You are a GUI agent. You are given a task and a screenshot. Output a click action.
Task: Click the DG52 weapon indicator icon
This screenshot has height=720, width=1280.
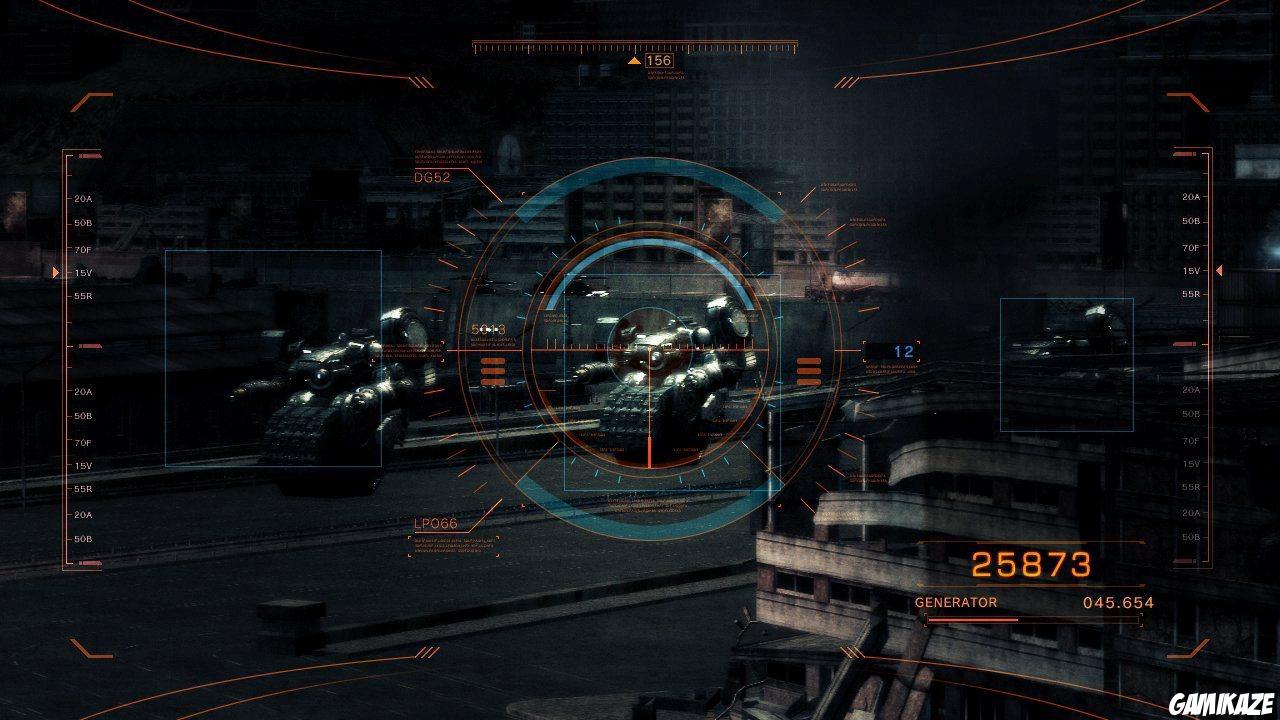(432, 176)
